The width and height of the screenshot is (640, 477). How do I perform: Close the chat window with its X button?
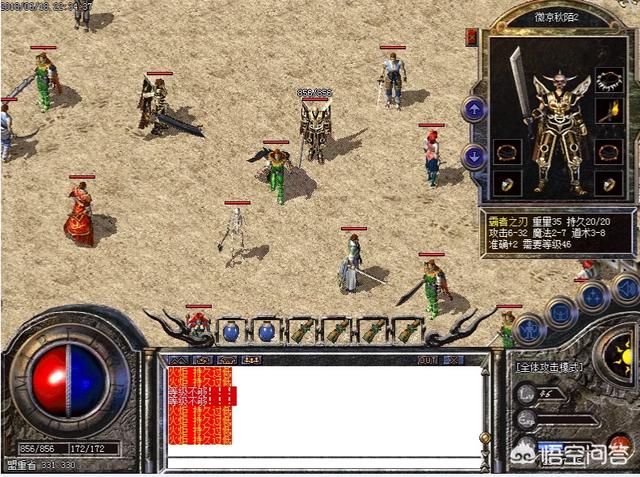[453, 359]
